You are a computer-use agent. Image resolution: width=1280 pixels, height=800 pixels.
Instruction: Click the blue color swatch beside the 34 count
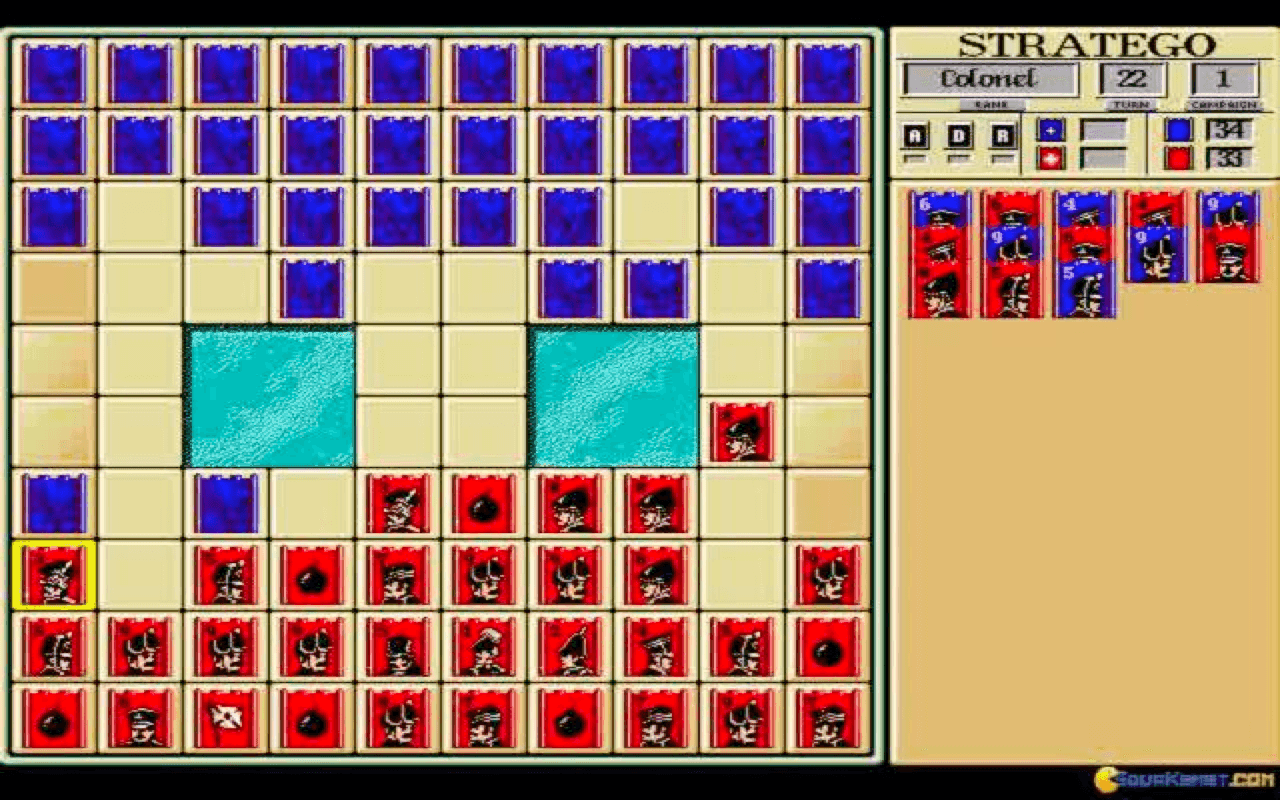1179,129
